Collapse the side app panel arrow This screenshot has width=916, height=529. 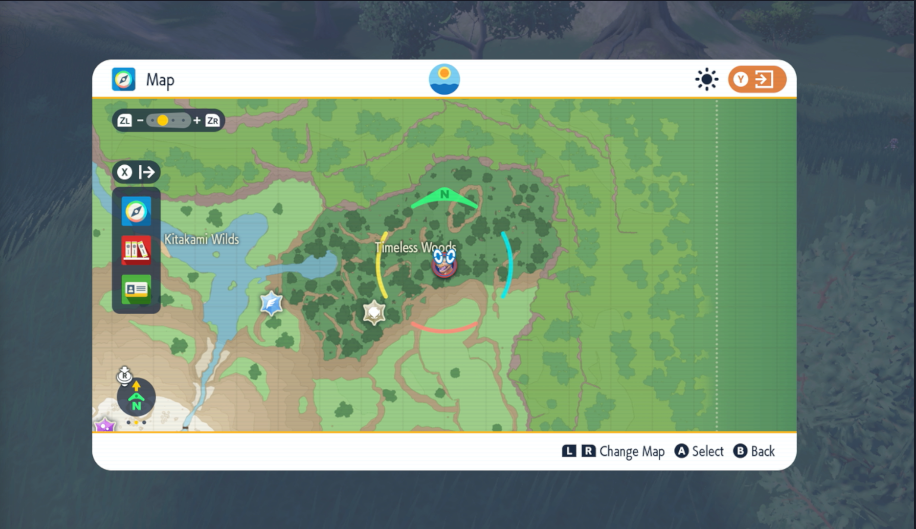pos(136,172)
